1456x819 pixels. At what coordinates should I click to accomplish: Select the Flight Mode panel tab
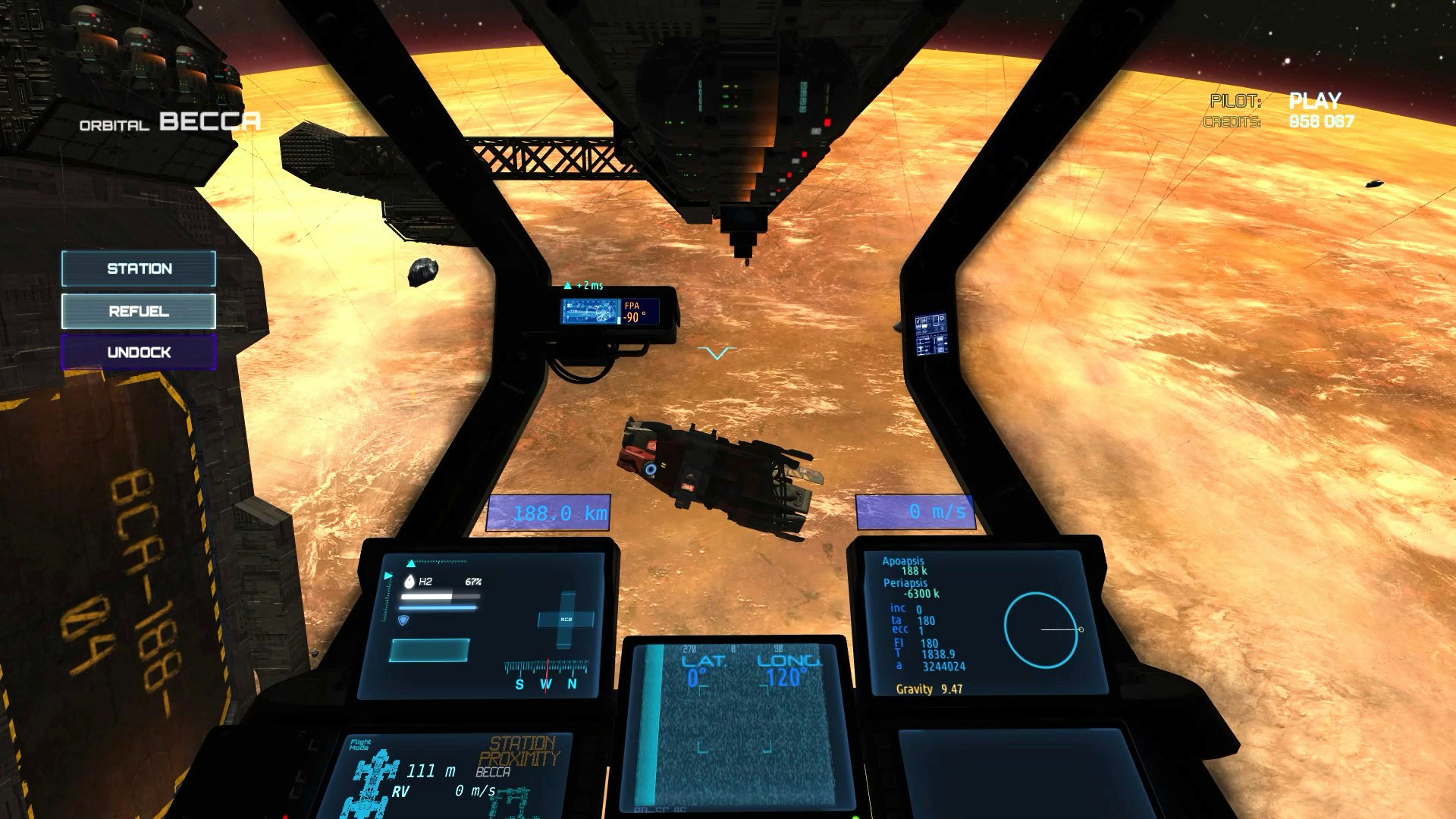(362, 743)
